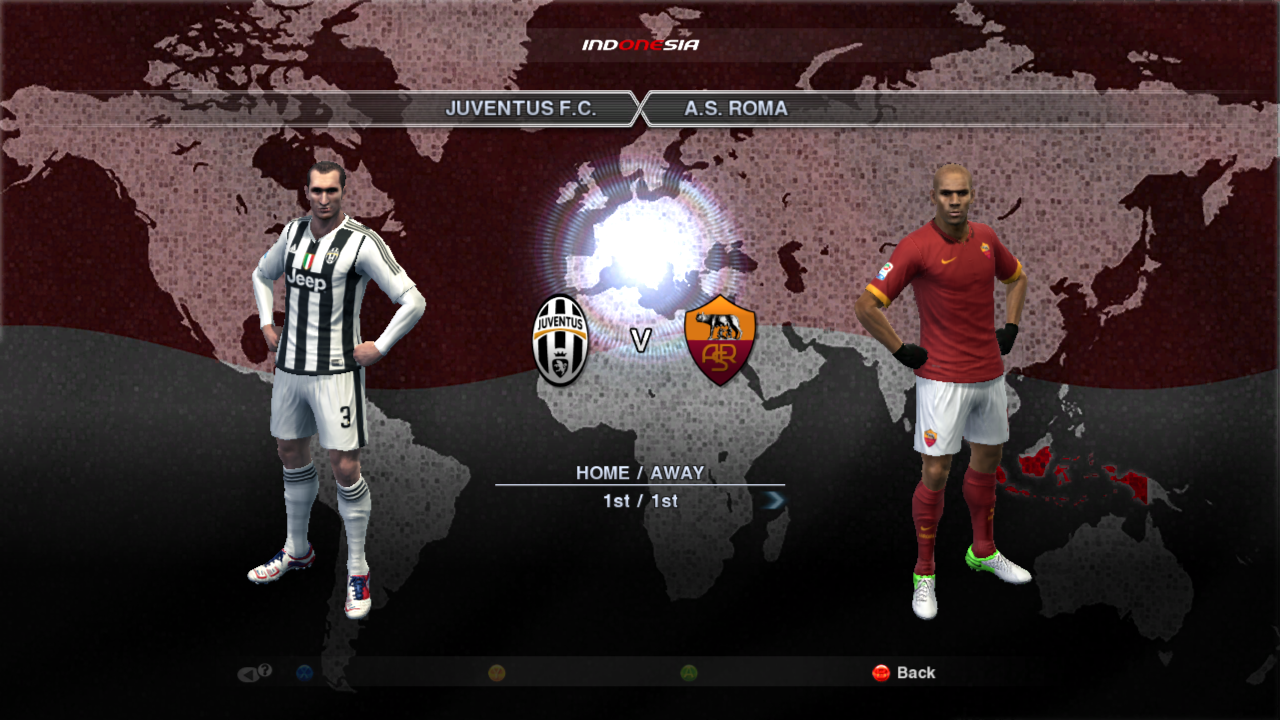The image size is (1280, 720).
Task: Click the V versus symbol between emblems
Action: 640,340
